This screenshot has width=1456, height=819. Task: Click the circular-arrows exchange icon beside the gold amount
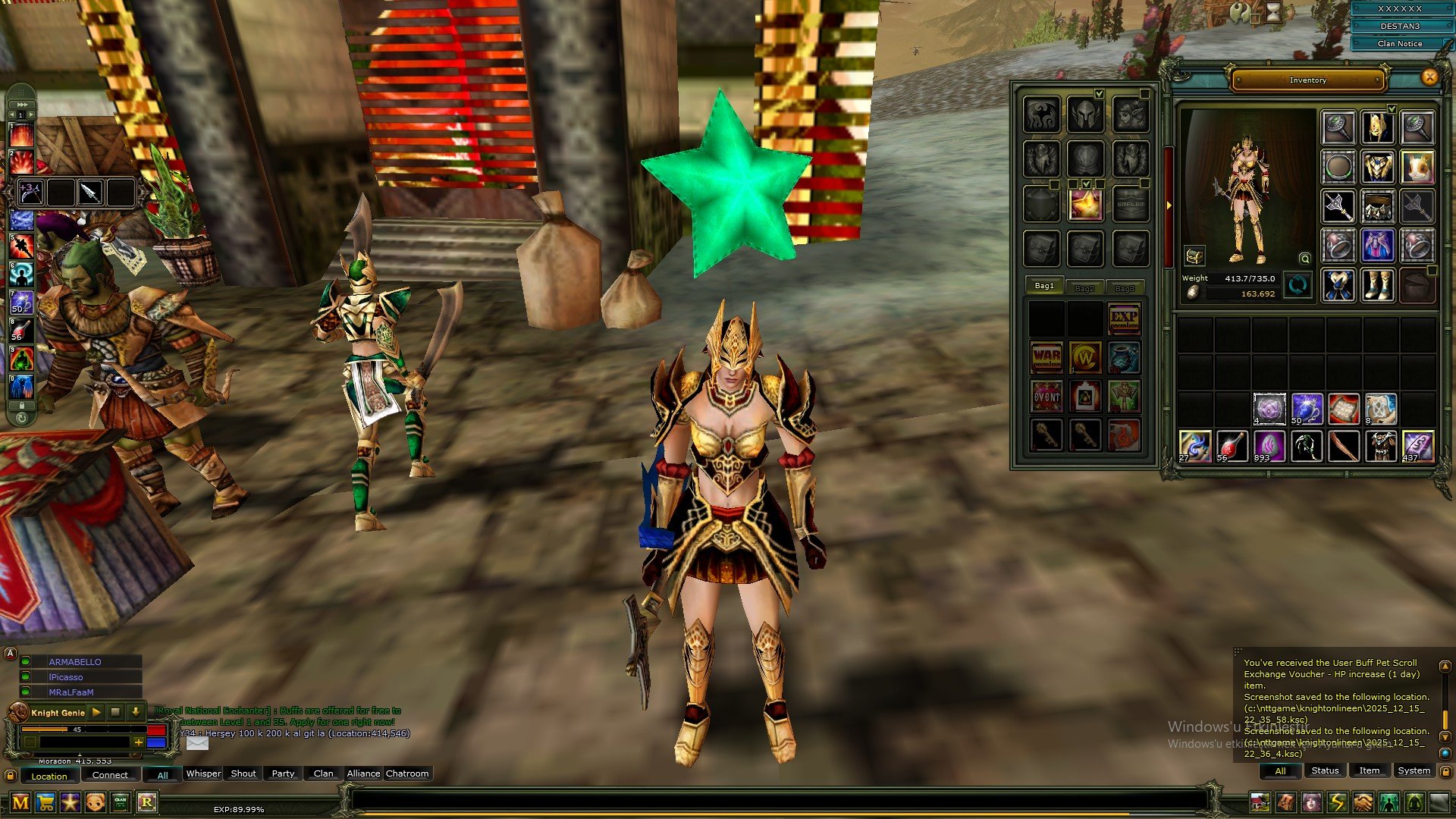point(1298,285)
